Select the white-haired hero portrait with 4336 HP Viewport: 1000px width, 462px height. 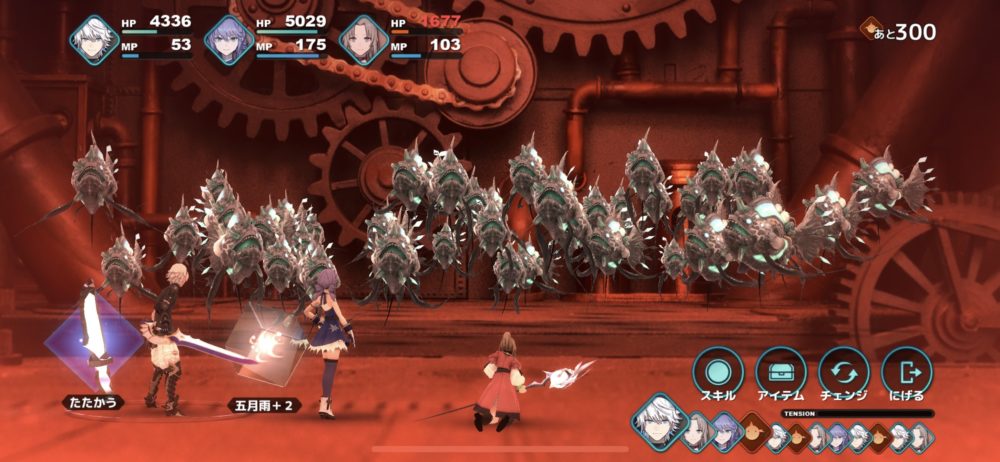point(94,41)
